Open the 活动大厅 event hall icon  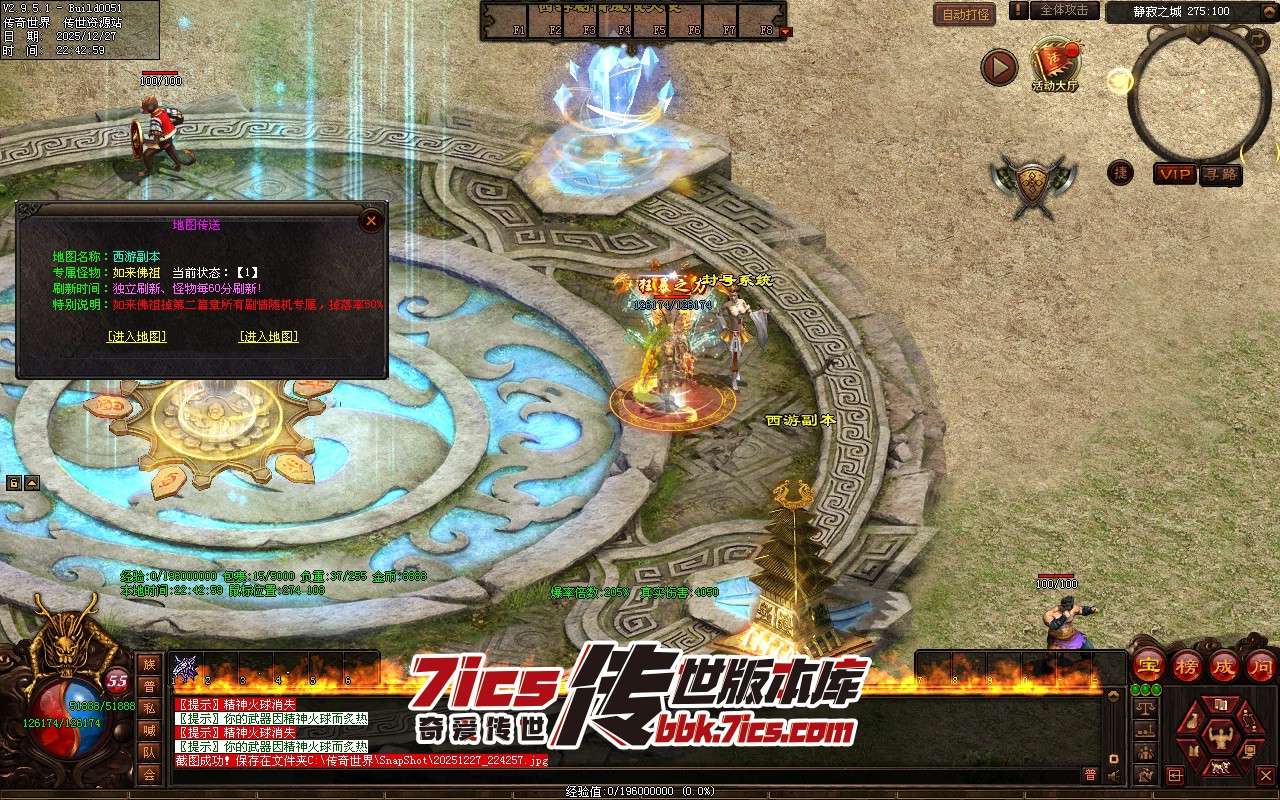pos(1055,64)
